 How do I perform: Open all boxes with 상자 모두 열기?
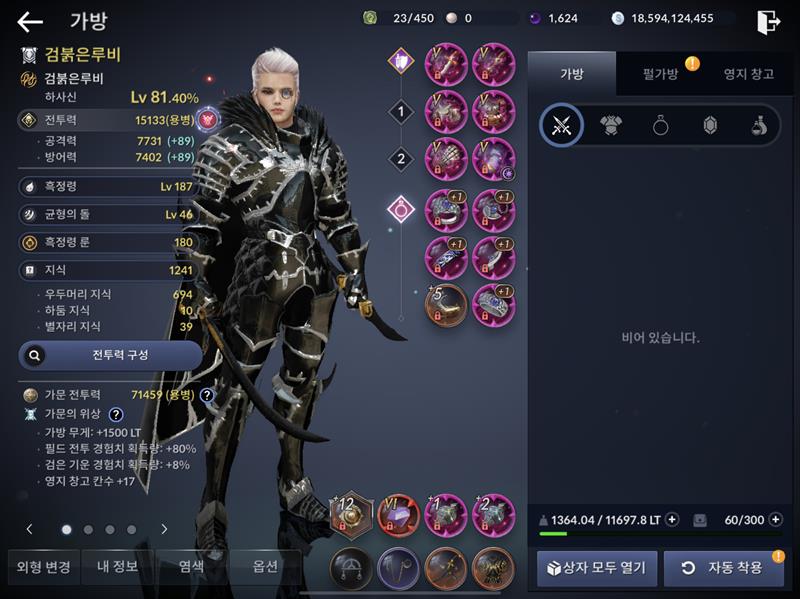click(597, 568)
